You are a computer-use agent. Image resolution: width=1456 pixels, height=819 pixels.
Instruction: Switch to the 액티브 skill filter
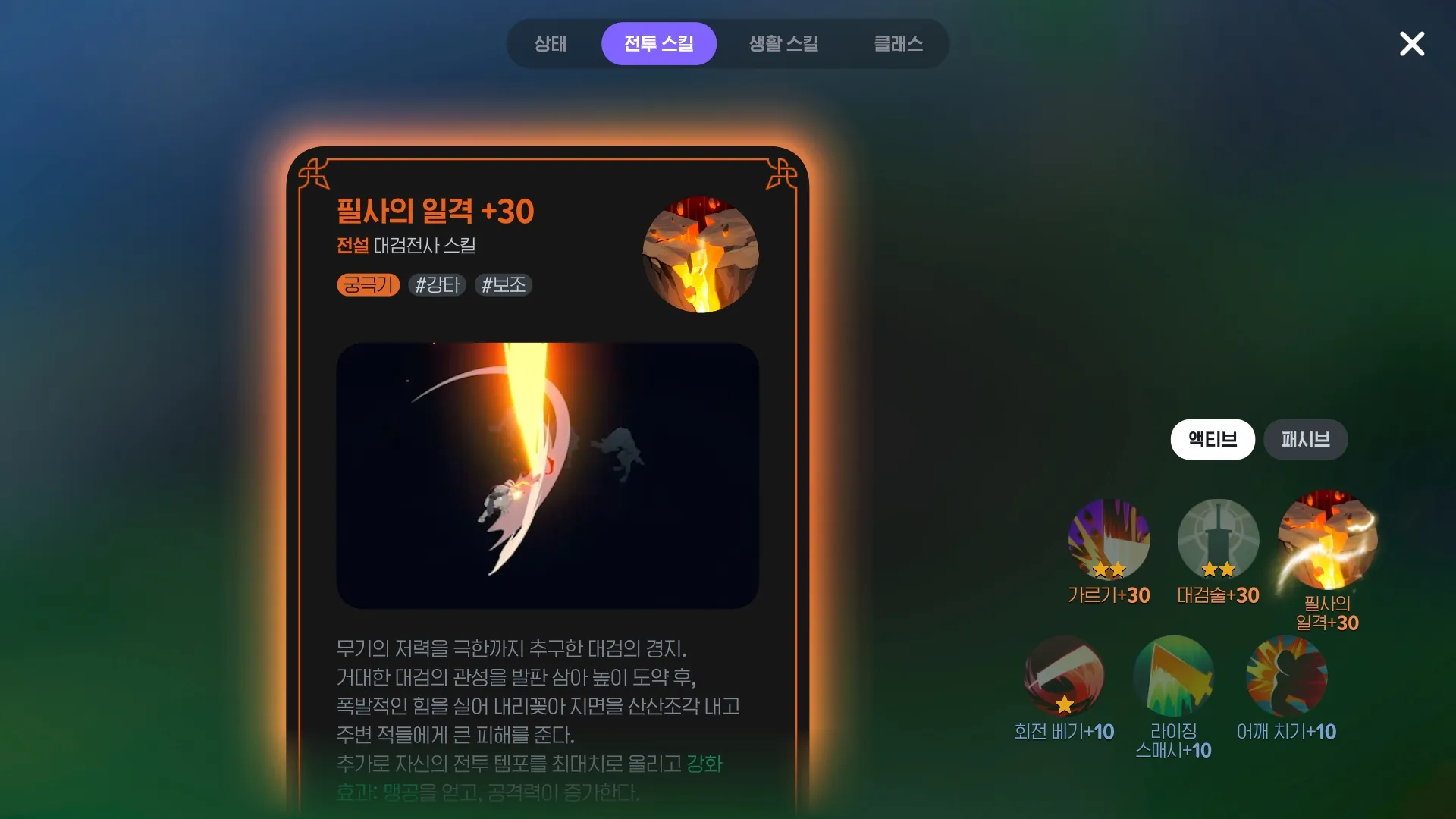[x=1212, y=440]
